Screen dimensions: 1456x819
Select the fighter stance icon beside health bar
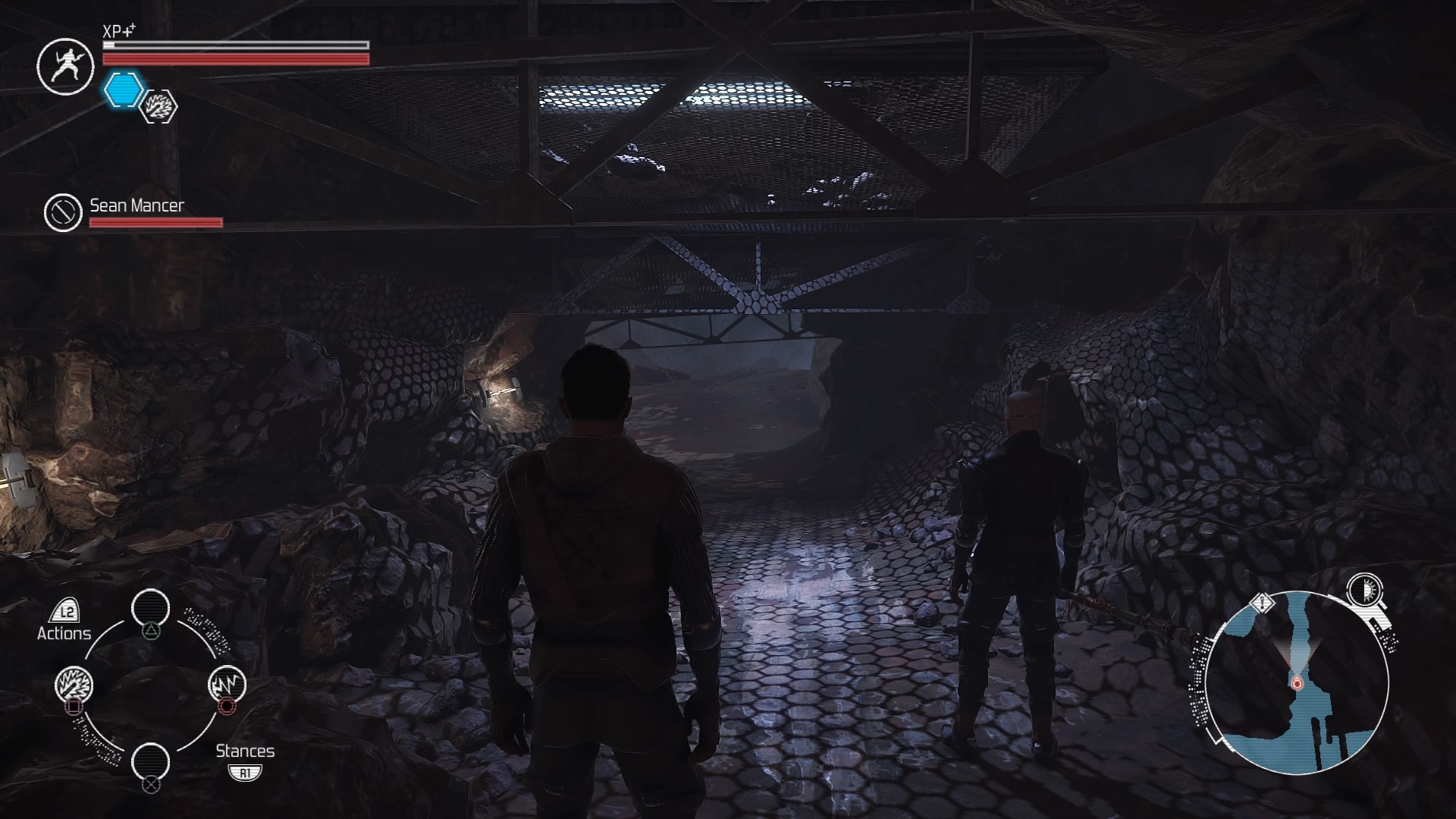pos(64,67)
